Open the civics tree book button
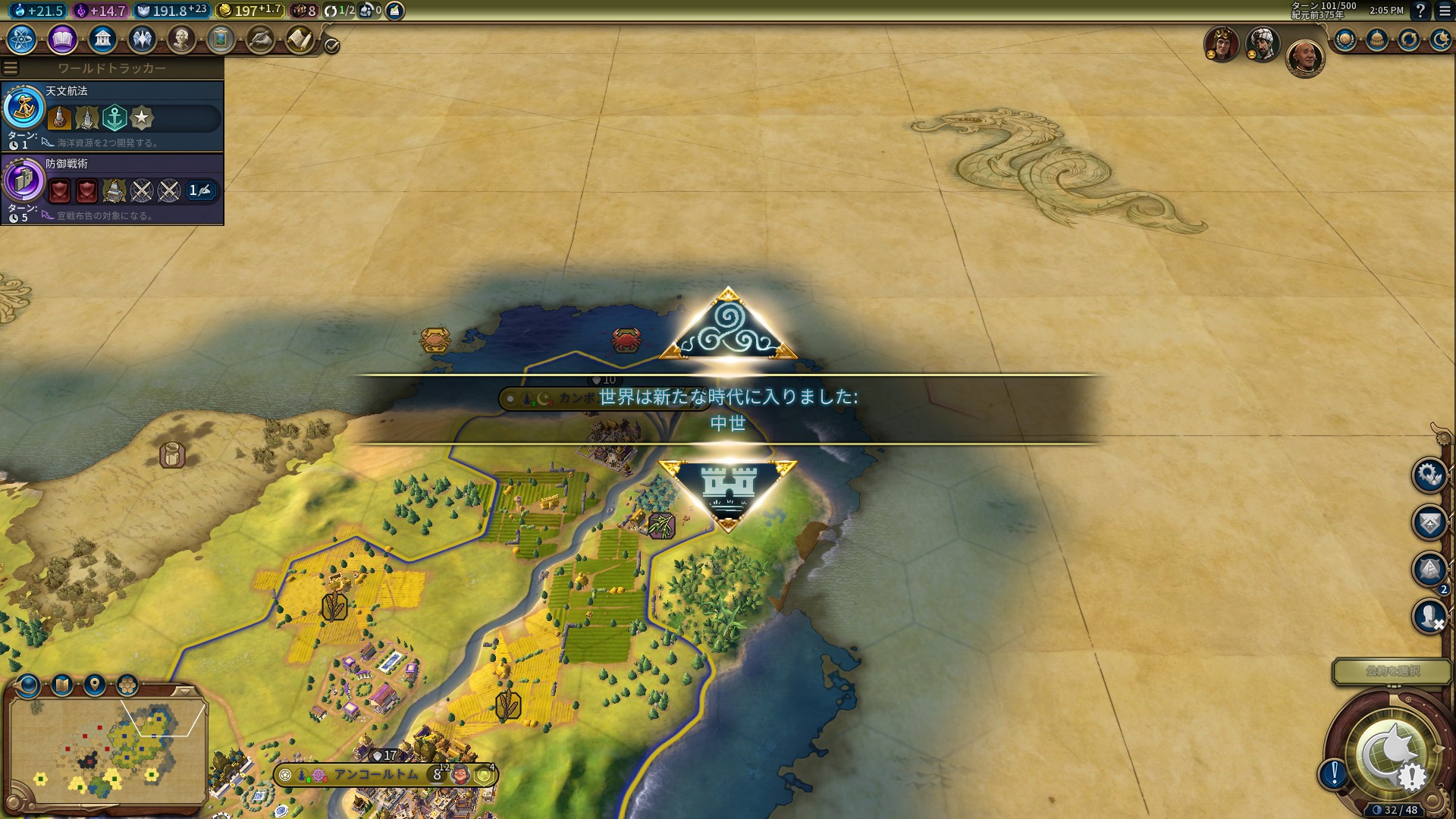Image resolution: width=1456 pixels, height=819 pixels. [x=62, y=39]
